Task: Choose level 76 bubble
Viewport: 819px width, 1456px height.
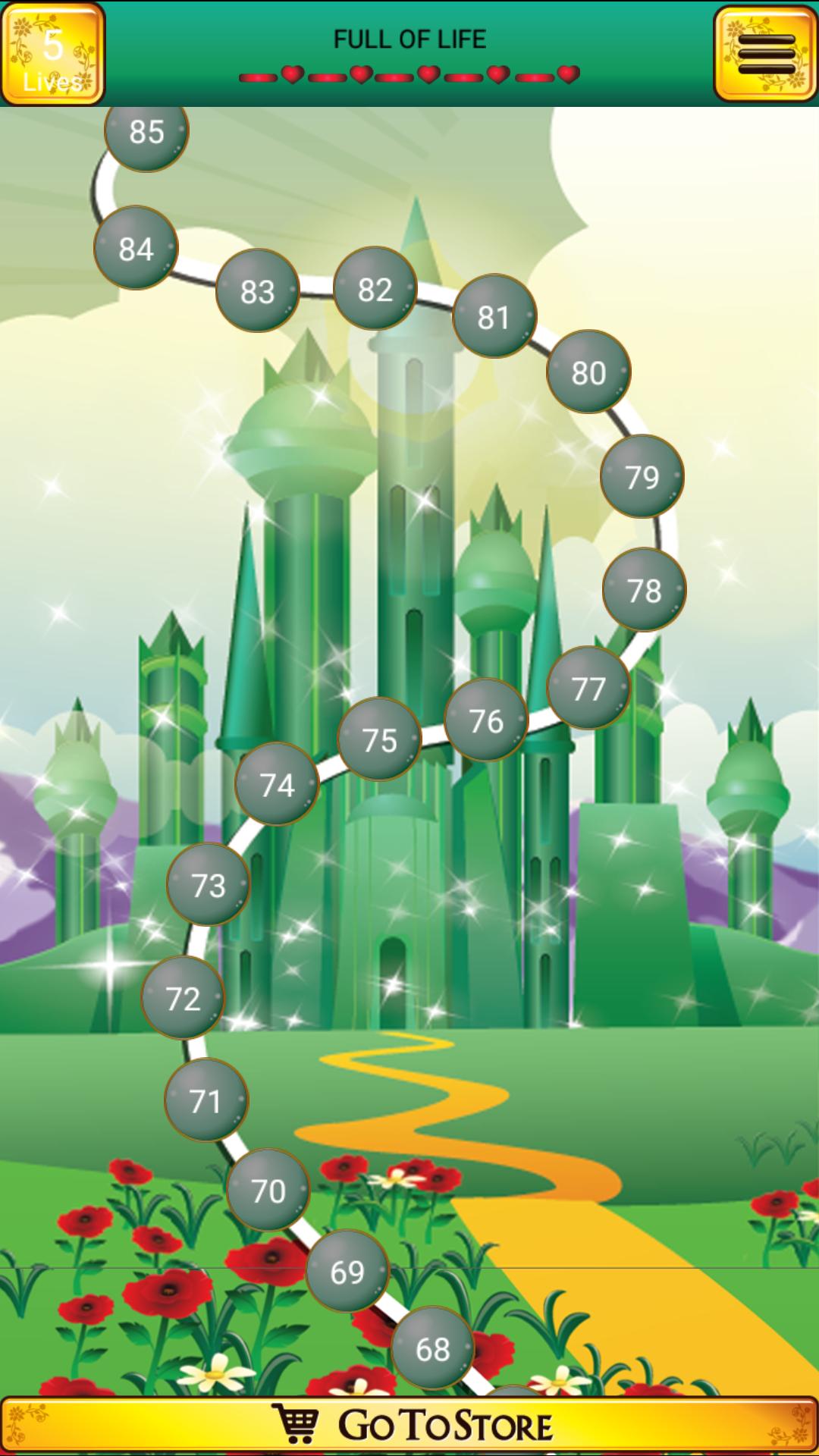Action: point(485,720)
